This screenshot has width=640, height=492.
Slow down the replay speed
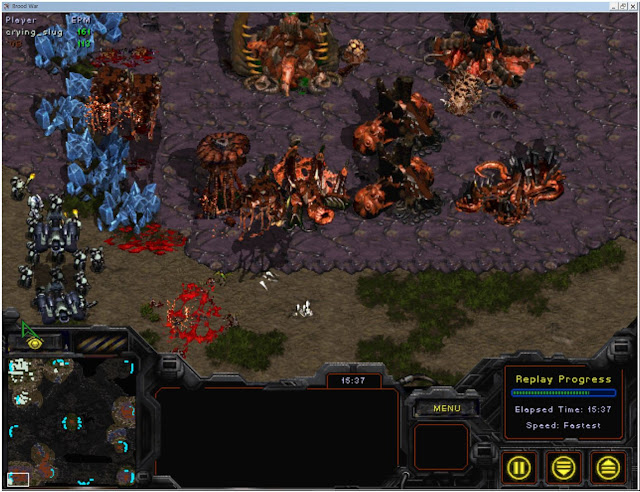pyautogui.click(x=565, y=466)
